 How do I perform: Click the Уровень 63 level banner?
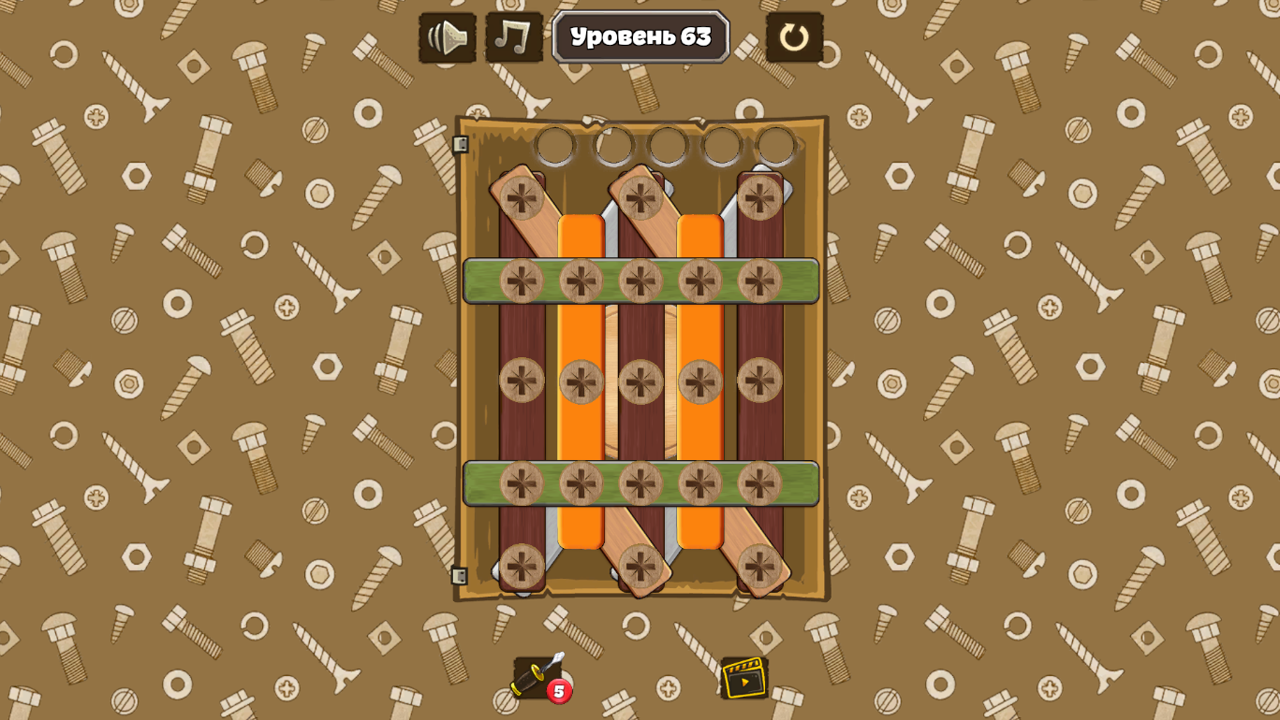tap(640, 38)
